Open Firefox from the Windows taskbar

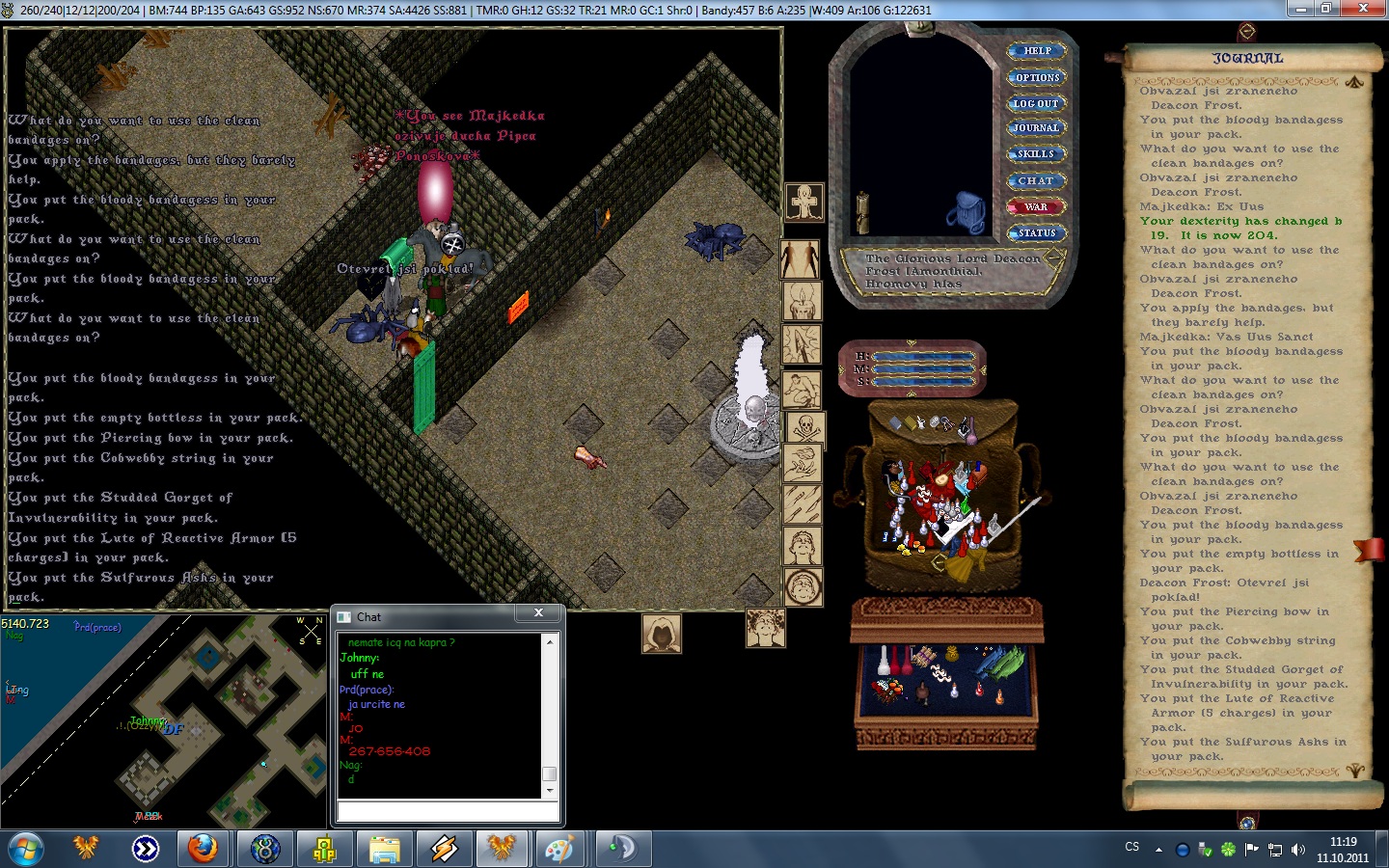(203, 849)
